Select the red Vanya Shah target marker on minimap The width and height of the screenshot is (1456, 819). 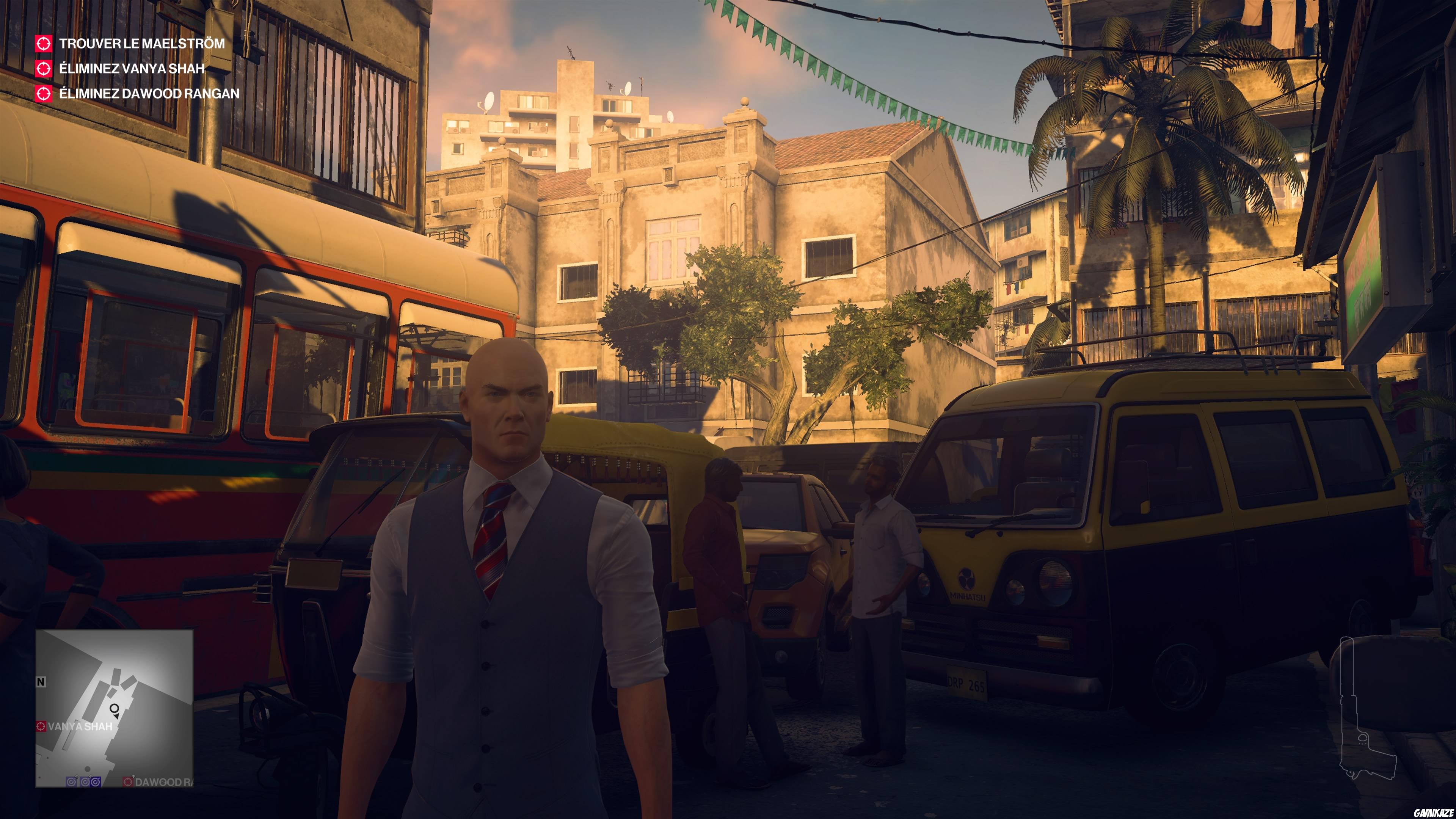click(x=41, y=727)
